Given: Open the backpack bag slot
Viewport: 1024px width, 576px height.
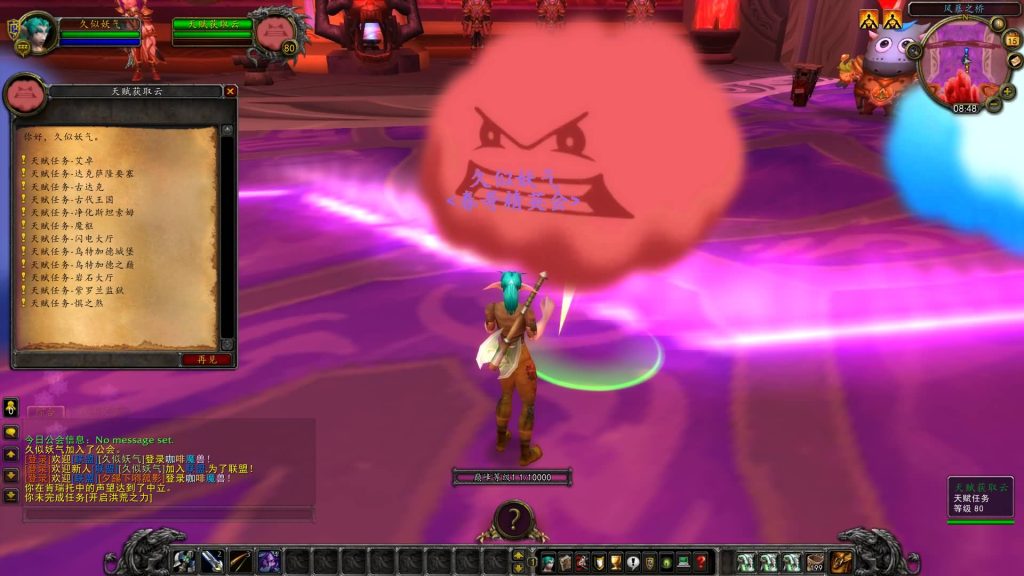Looking at the screenshot, I should (x=842, y=562).
